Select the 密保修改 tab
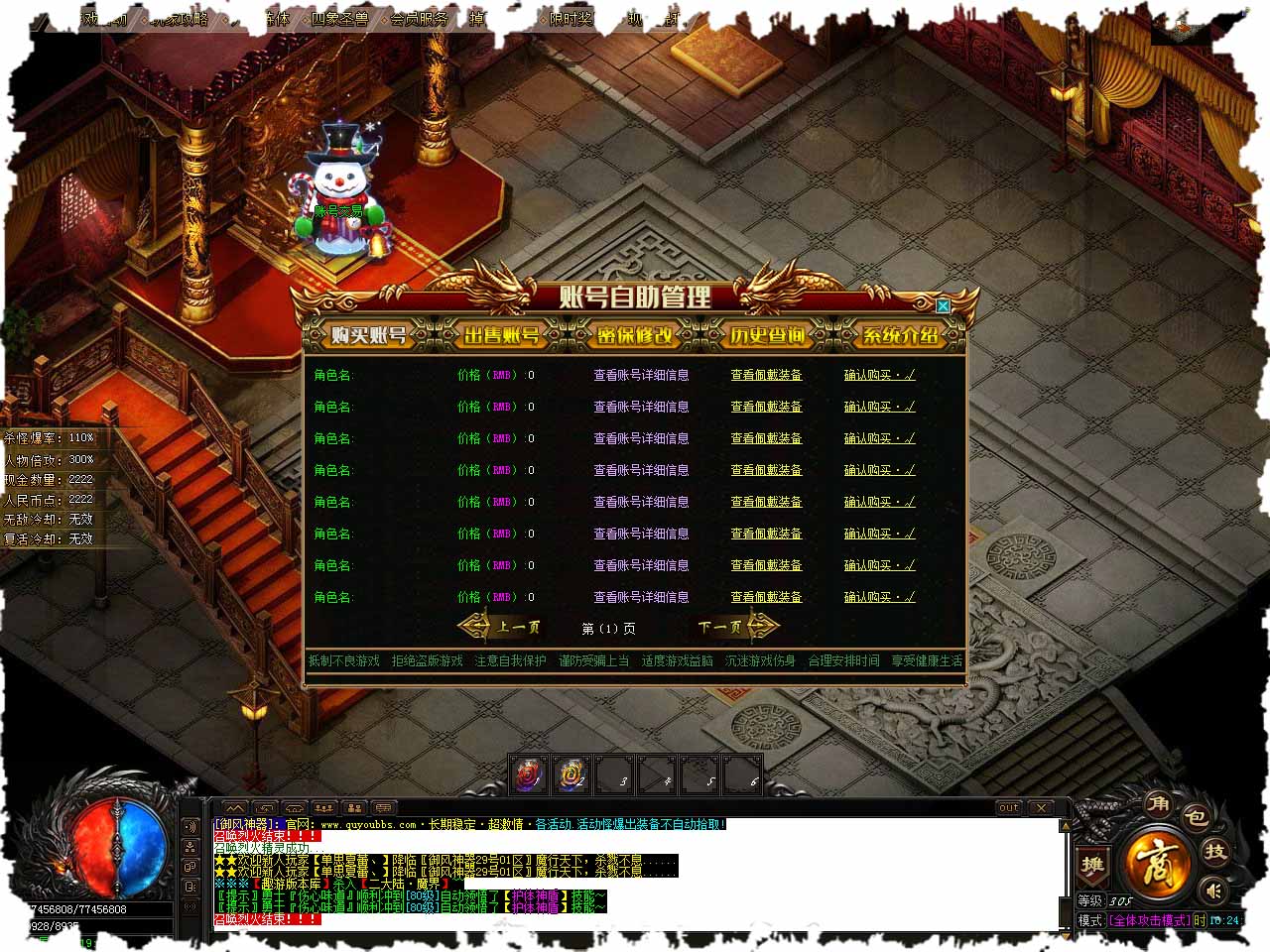The height and width of the screenshot is (952, 1270). click(635, 335)
